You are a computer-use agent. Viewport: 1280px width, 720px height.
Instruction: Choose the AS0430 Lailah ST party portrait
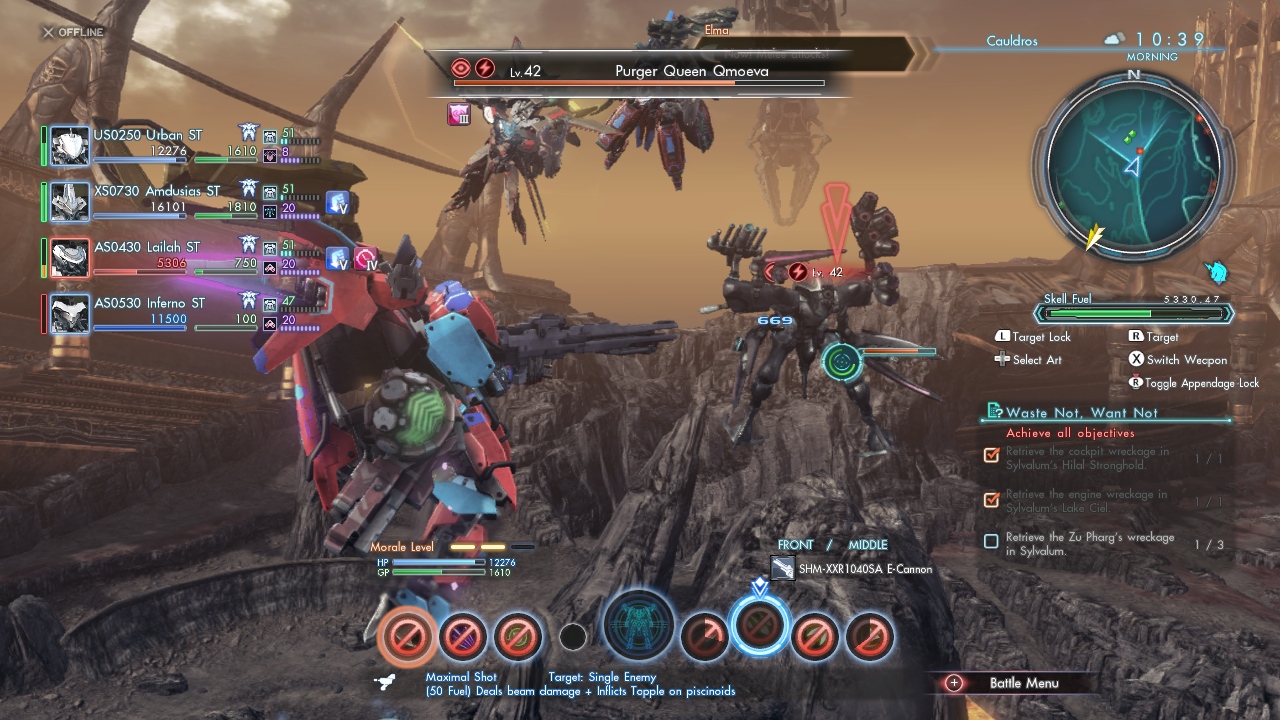[x=70, y=258]
